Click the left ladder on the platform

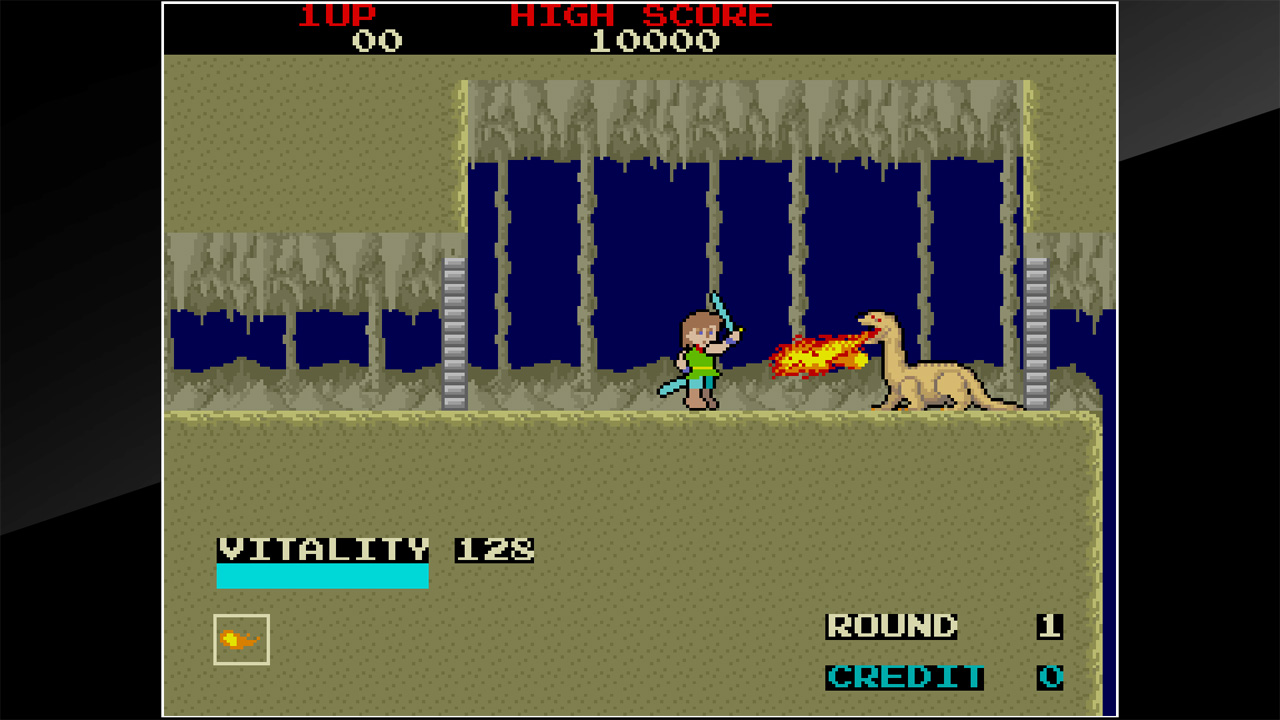pos(452,335)
